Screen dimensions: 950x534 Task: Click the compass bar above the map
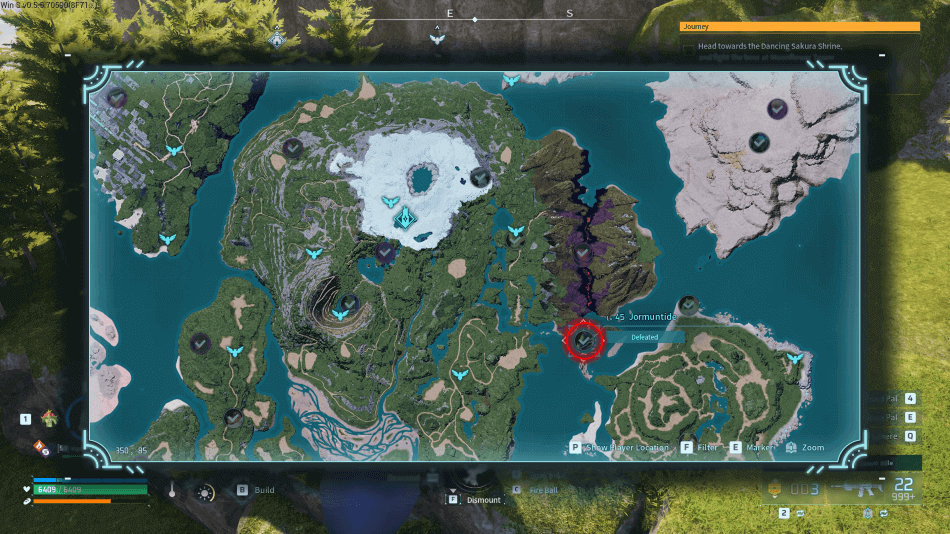tap(474, 19)
